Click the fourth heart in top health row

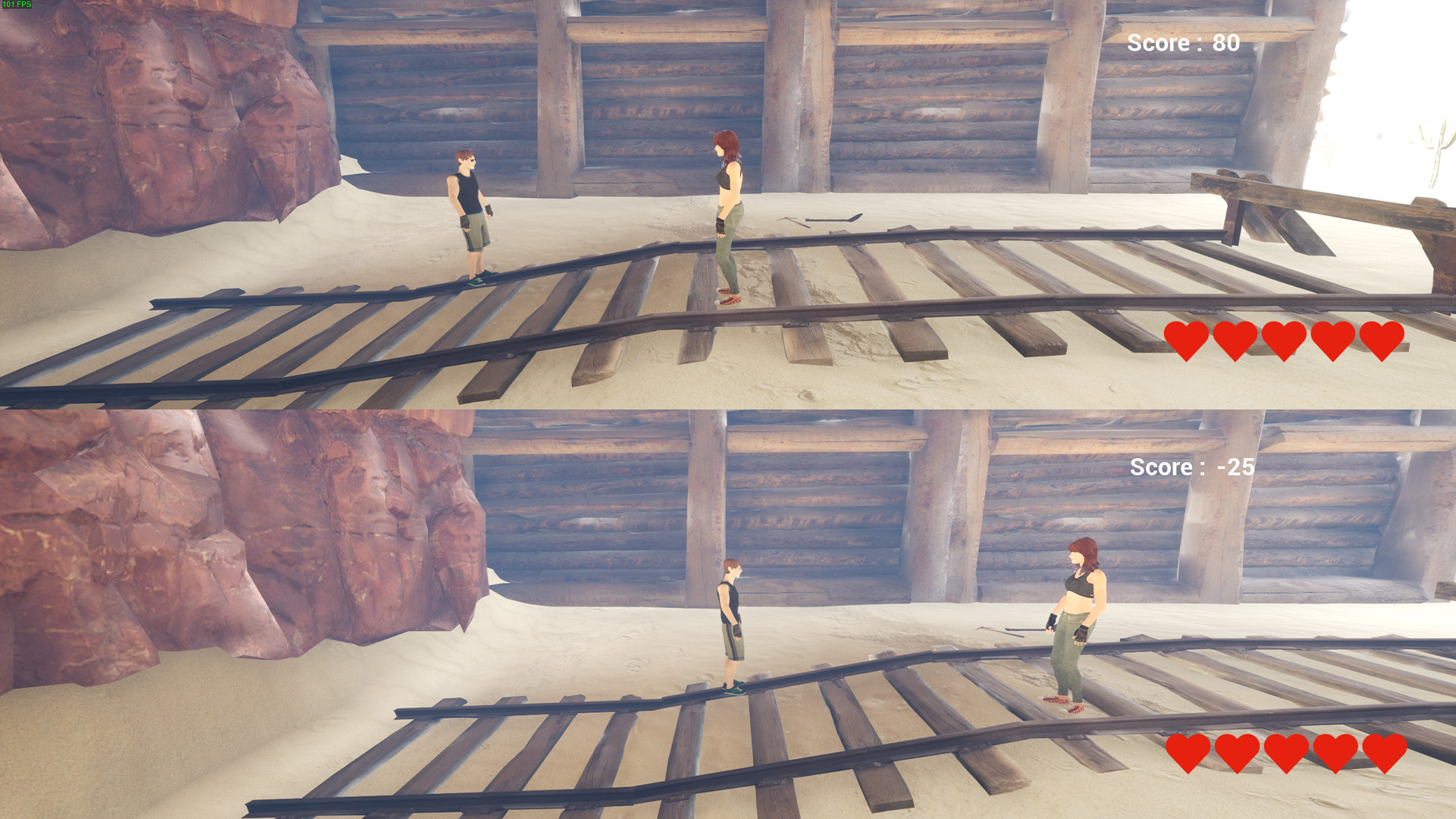tap(1332, 341)
